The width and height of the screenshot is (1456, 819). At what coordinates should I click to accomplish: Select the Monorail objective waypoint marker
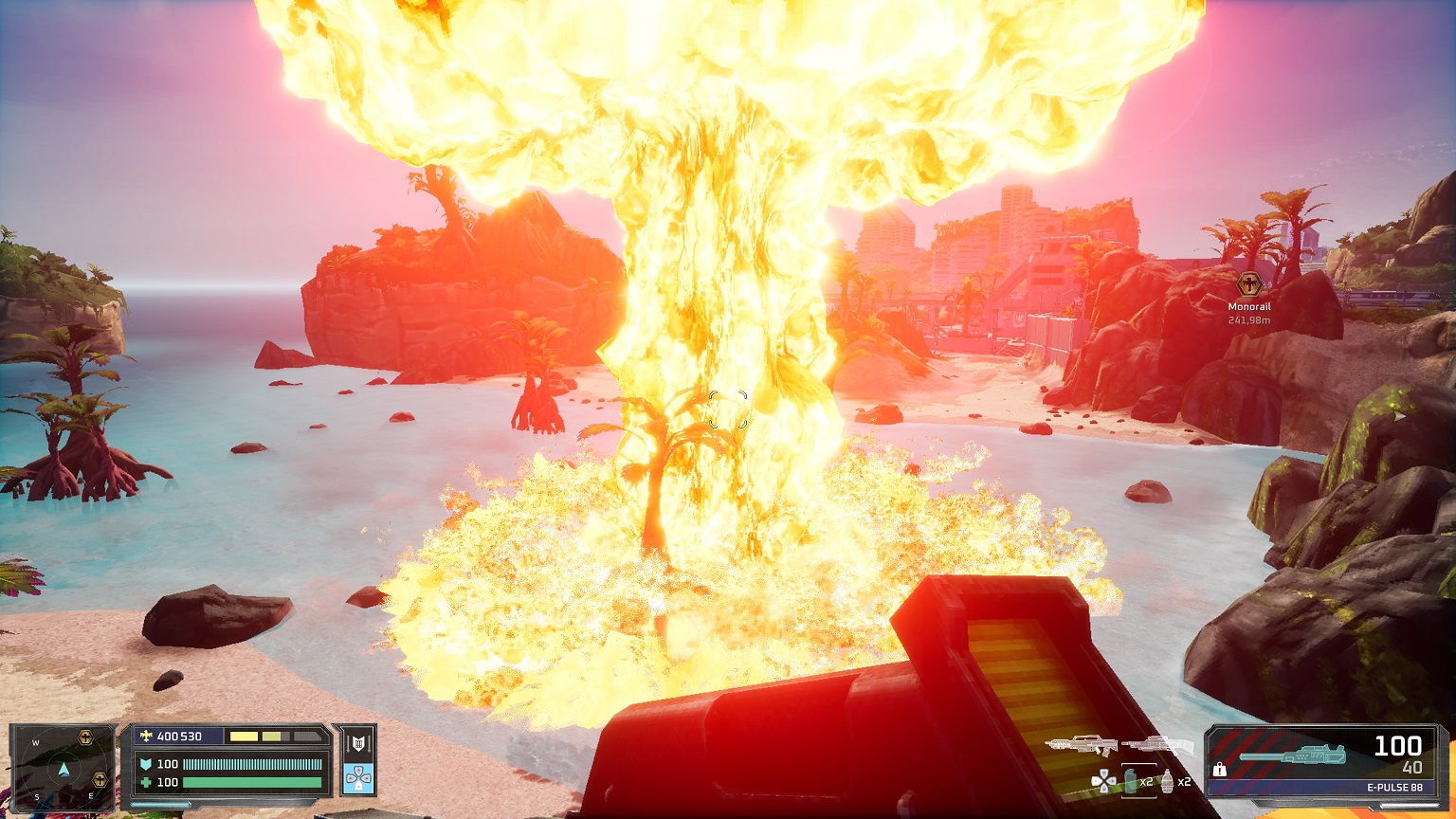(1249, 283)
